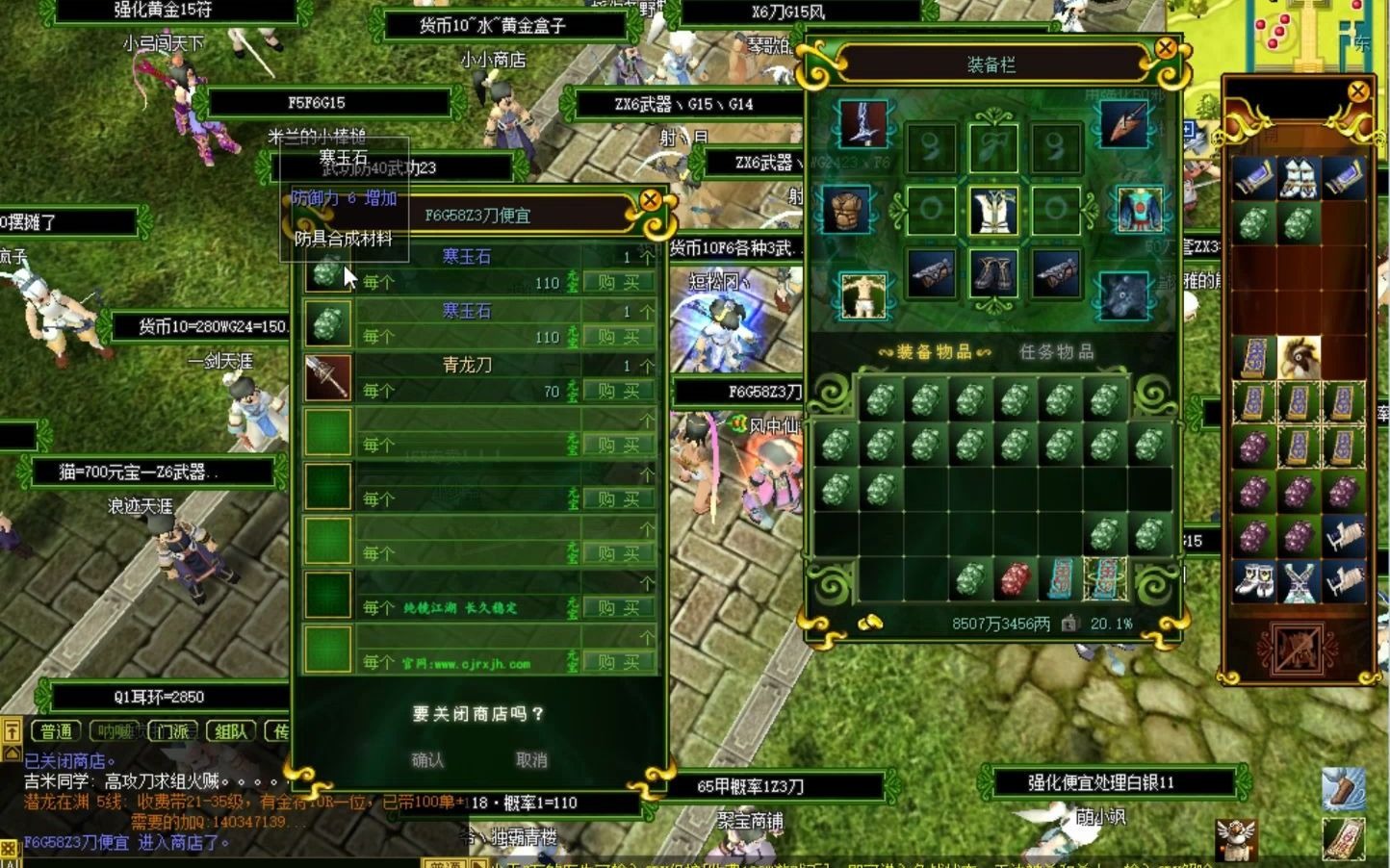
Task: Choose the white robe equipment slot
Action: click(993, 210)
